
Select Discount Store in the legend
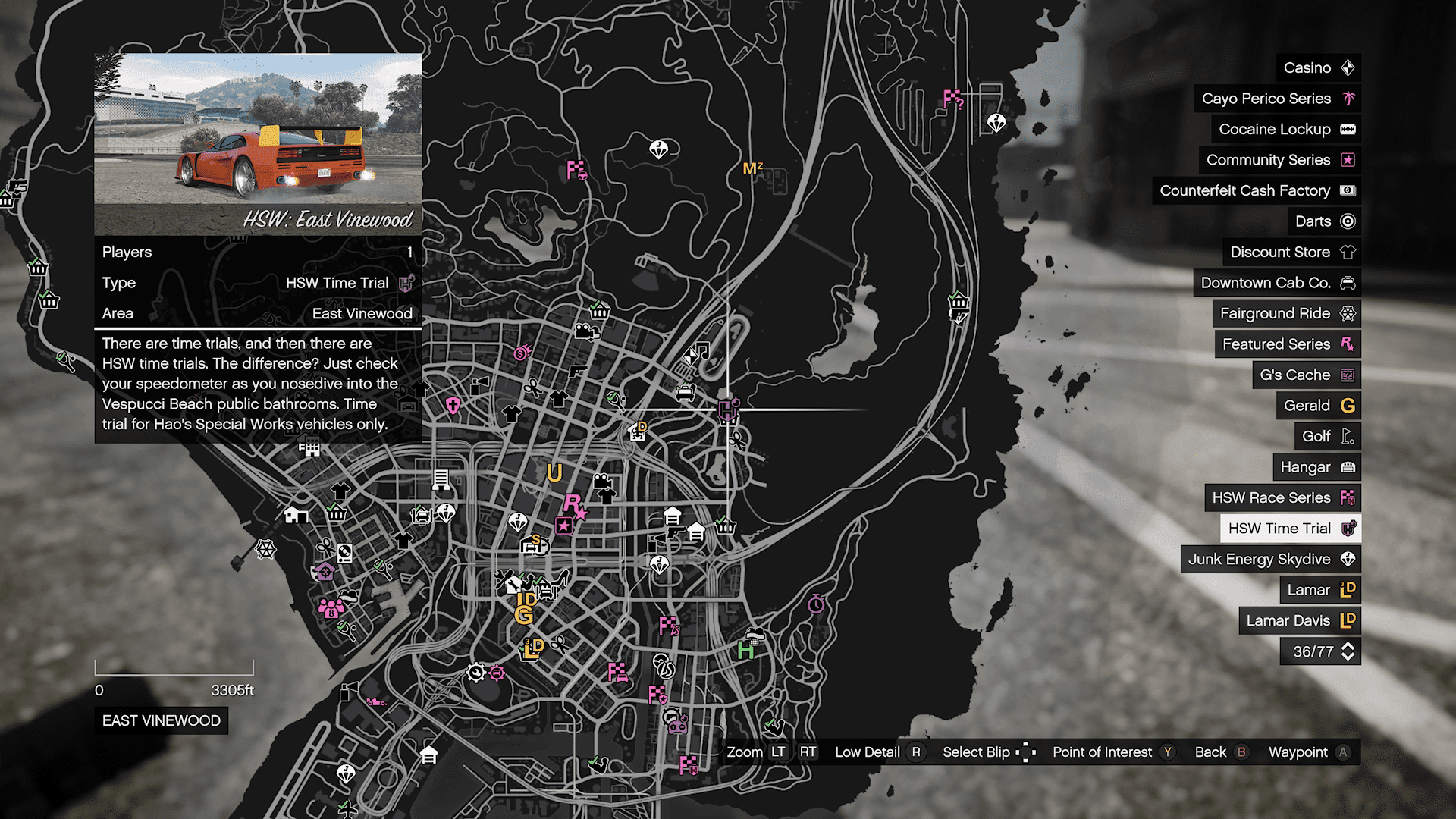tap(1291, 252)
